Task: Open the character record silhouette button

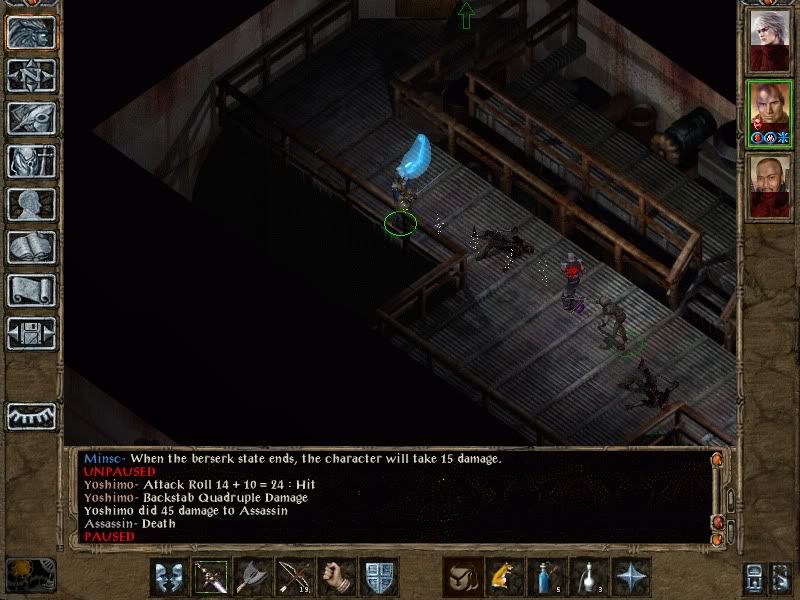Action: (x=31, y=204)
